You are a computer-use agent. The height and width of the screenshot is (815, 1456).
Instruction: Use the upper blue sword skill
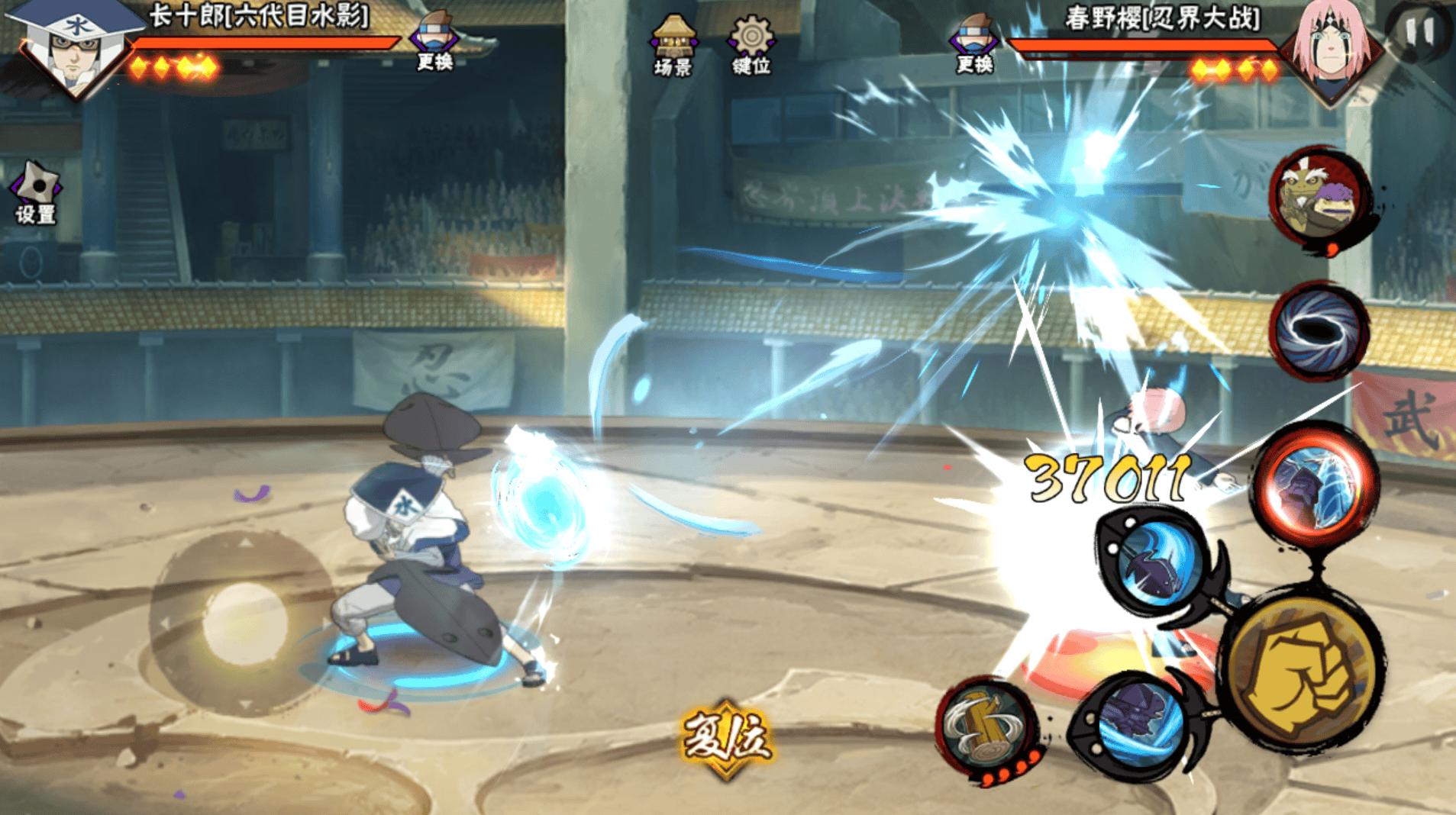(x=1155, y=563)
